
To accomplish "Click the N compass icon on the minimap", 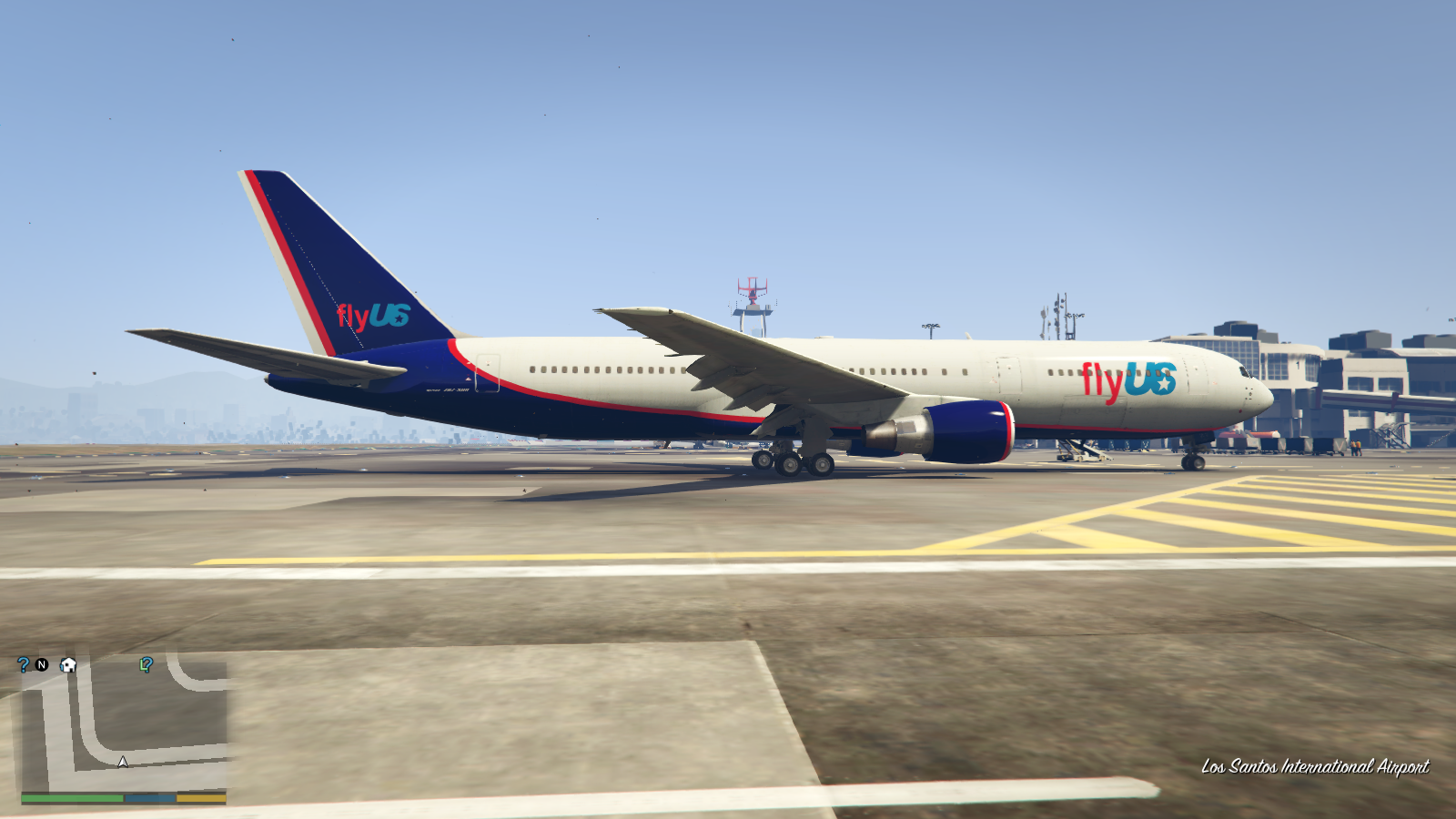I will (x=41, y=664).
